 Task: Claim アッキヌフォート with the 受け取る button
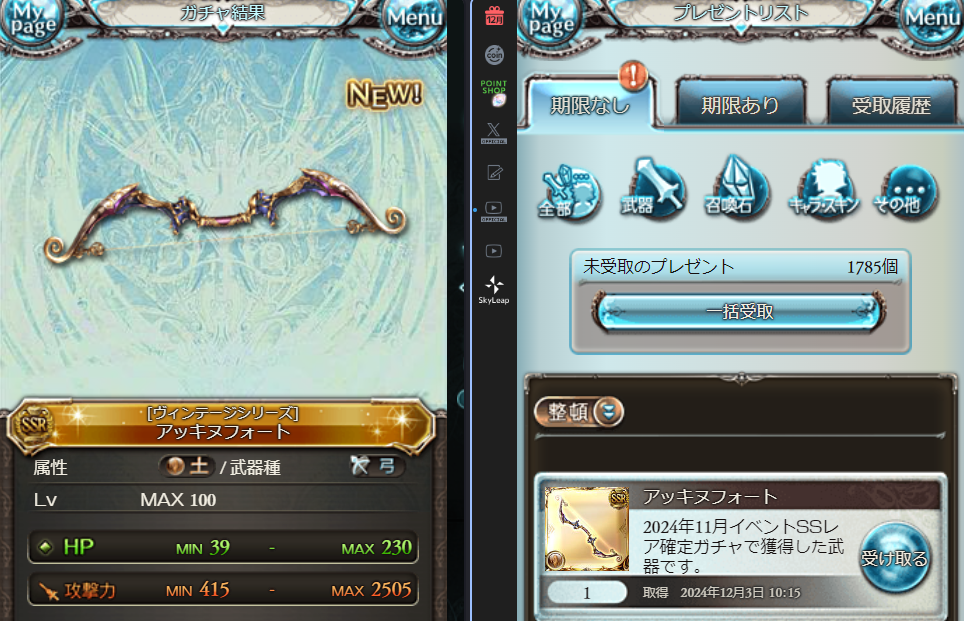click(894, 558)
